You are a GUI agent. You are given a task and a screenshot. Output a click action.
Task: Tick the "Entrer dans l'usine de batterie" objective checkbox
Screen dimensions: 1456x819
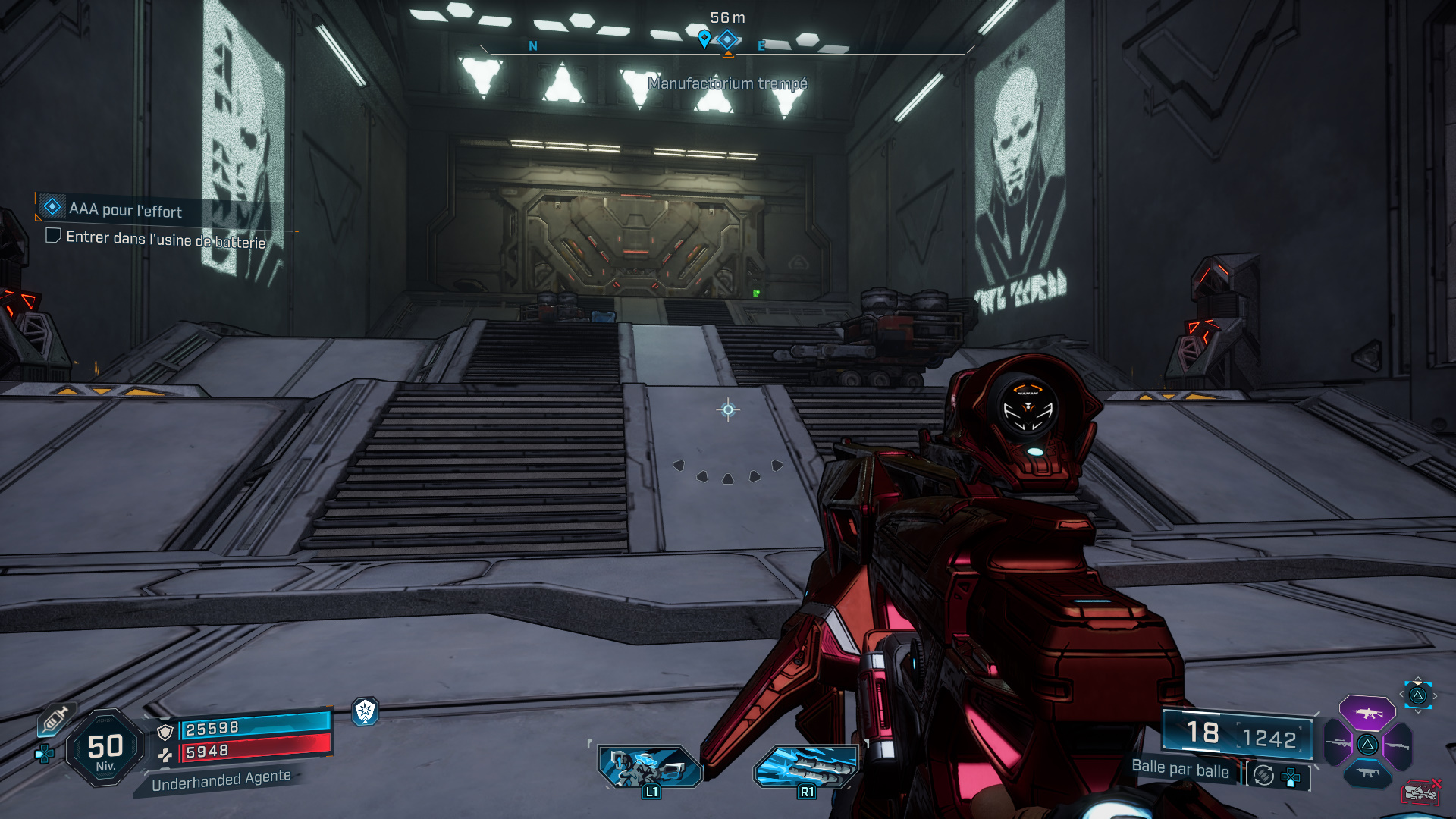tap(53, 236)
